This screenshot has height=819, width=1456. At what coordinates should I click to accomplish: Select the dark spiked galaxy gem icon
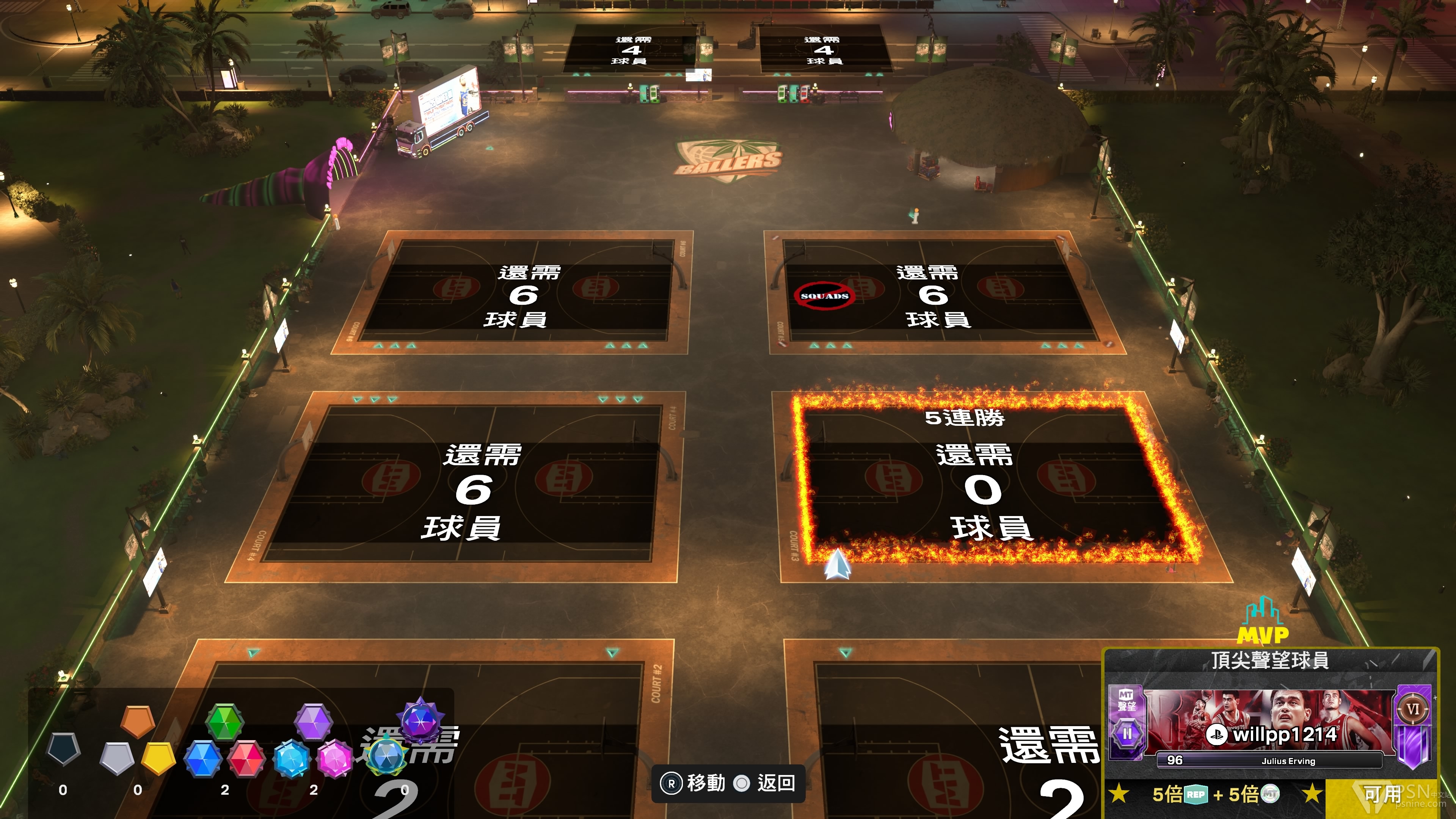(x=420, y=720)
